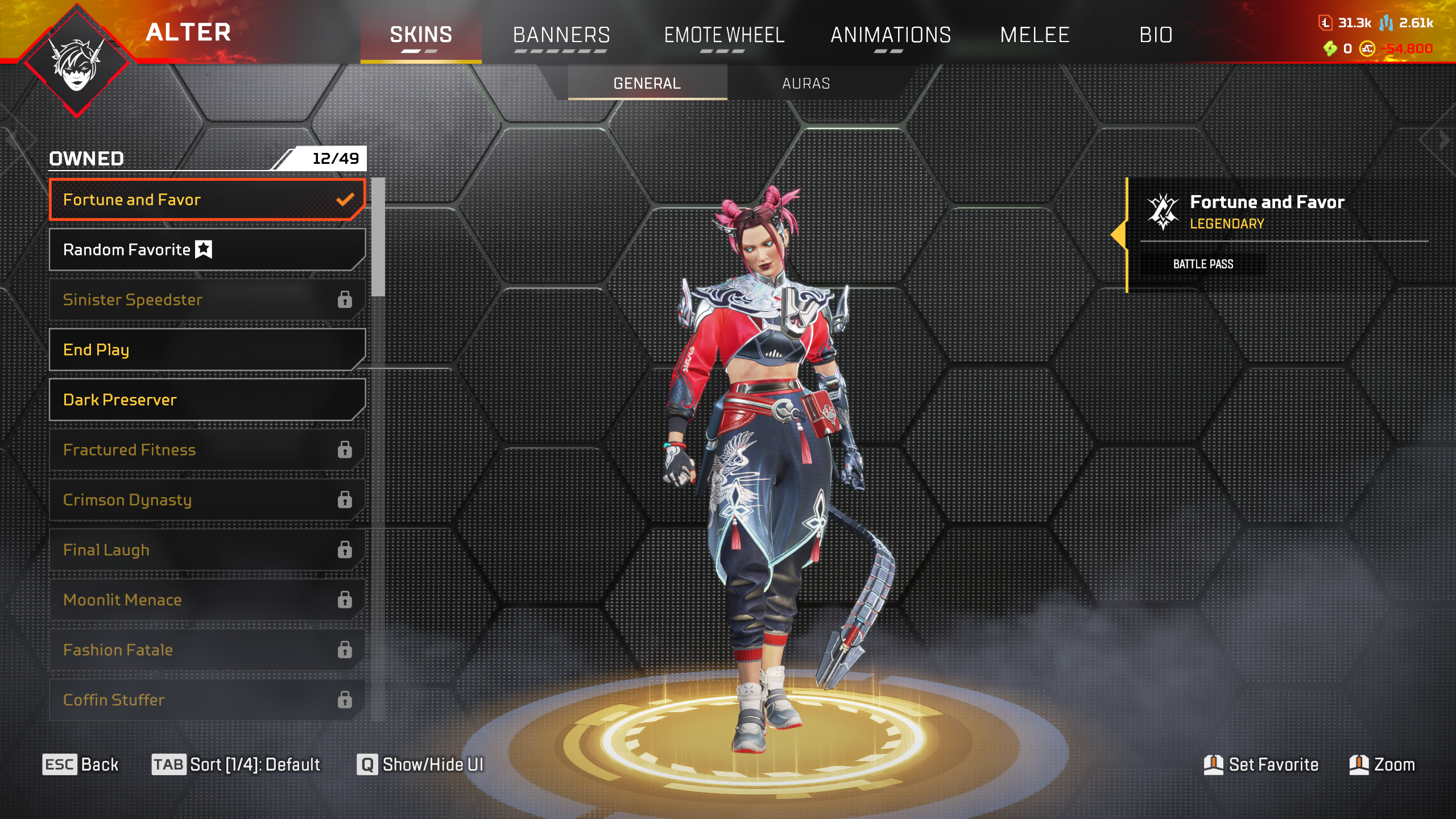Viewport: 1456px width, 819px height.
Task: Switch to the Auras sub-tab
Action: click(x=806, y=84)
